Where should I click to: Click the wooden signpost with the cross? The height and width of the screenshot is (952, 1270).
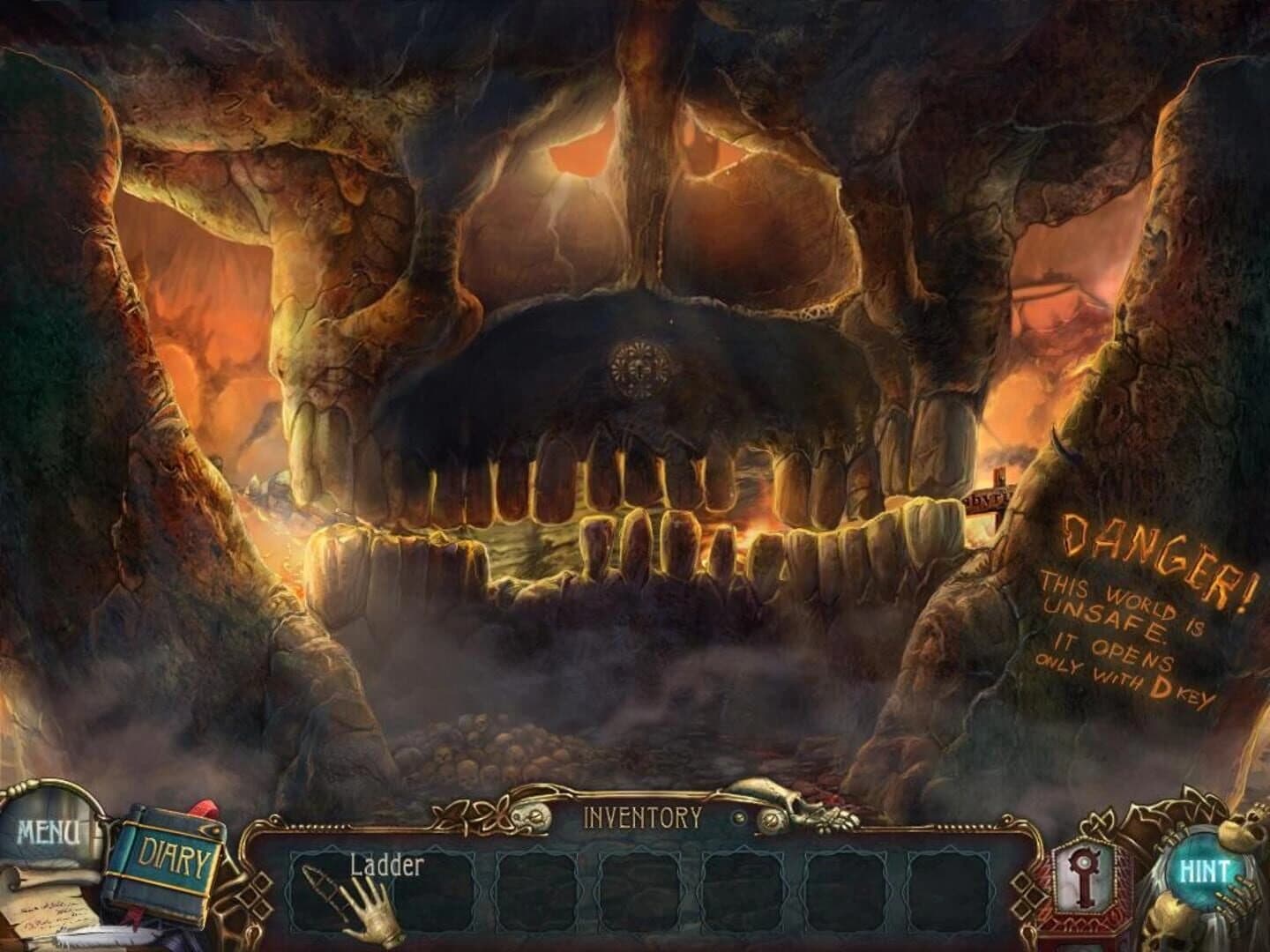click(x=990, y=494)
